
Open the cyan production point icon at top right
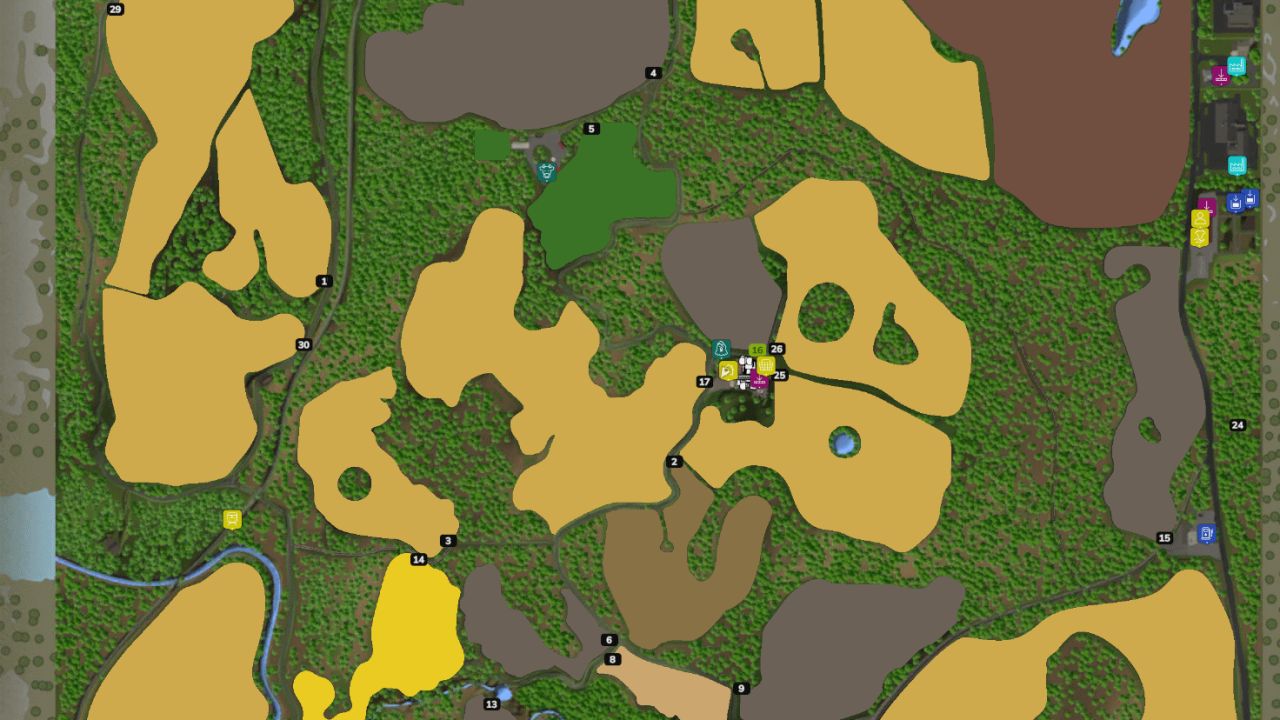click(1237, 66)
